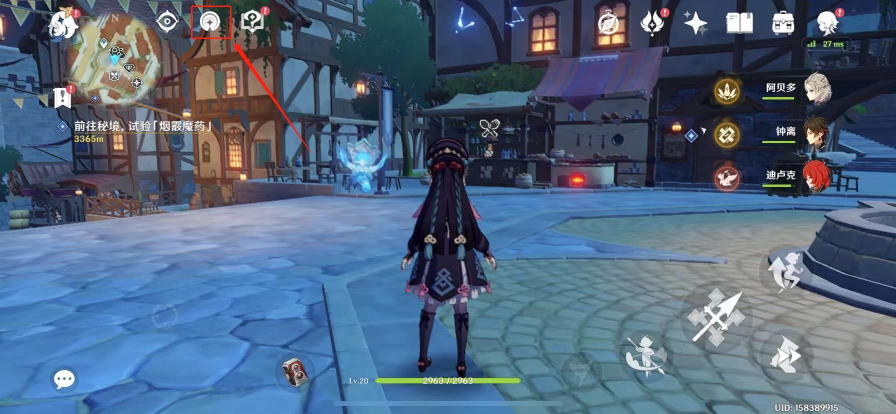Switch to party member 阿贝多
The height and width of the screenshot is (414, 896).
click(817, 90)
